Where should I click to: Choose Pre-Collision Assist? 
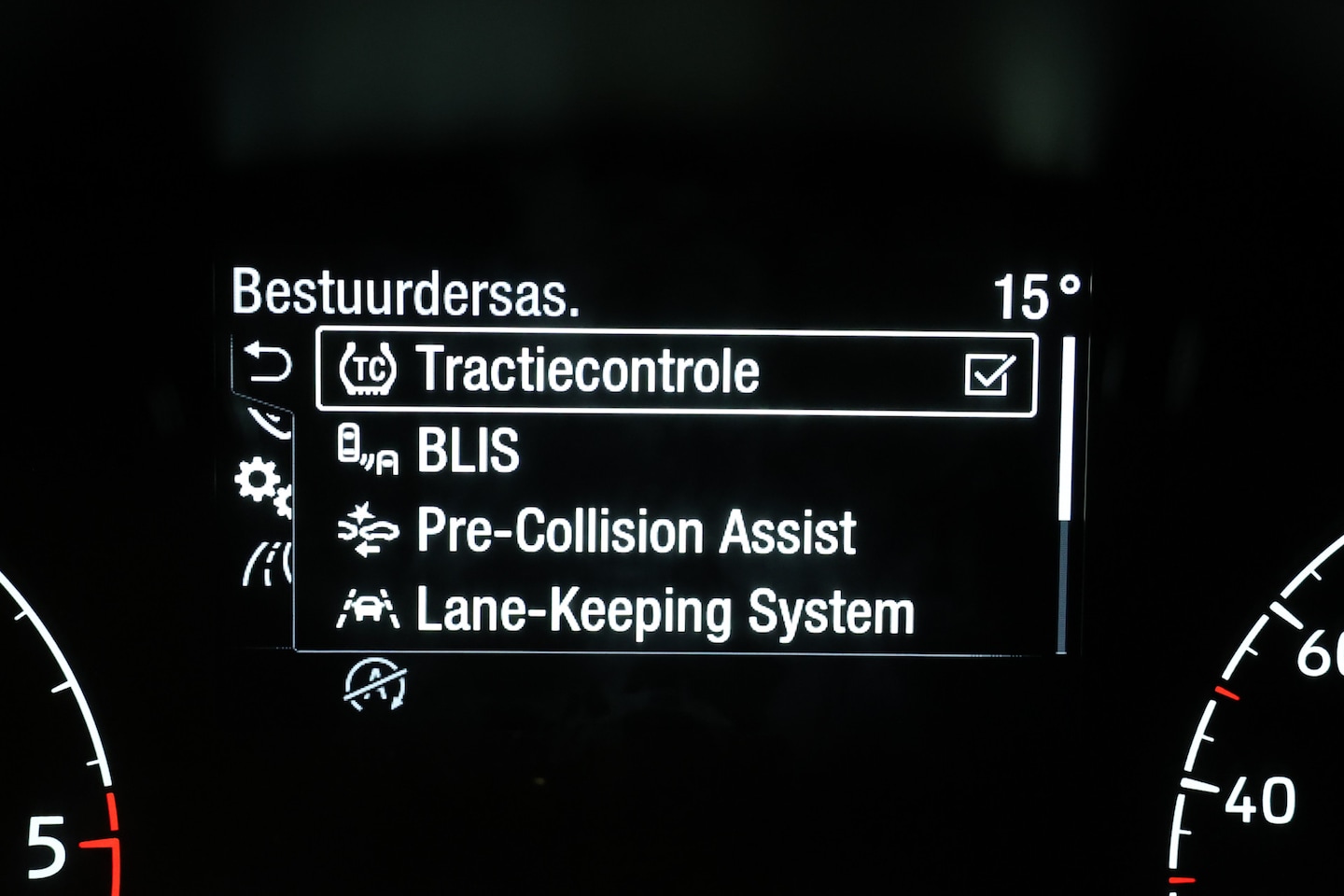point(635,532)
